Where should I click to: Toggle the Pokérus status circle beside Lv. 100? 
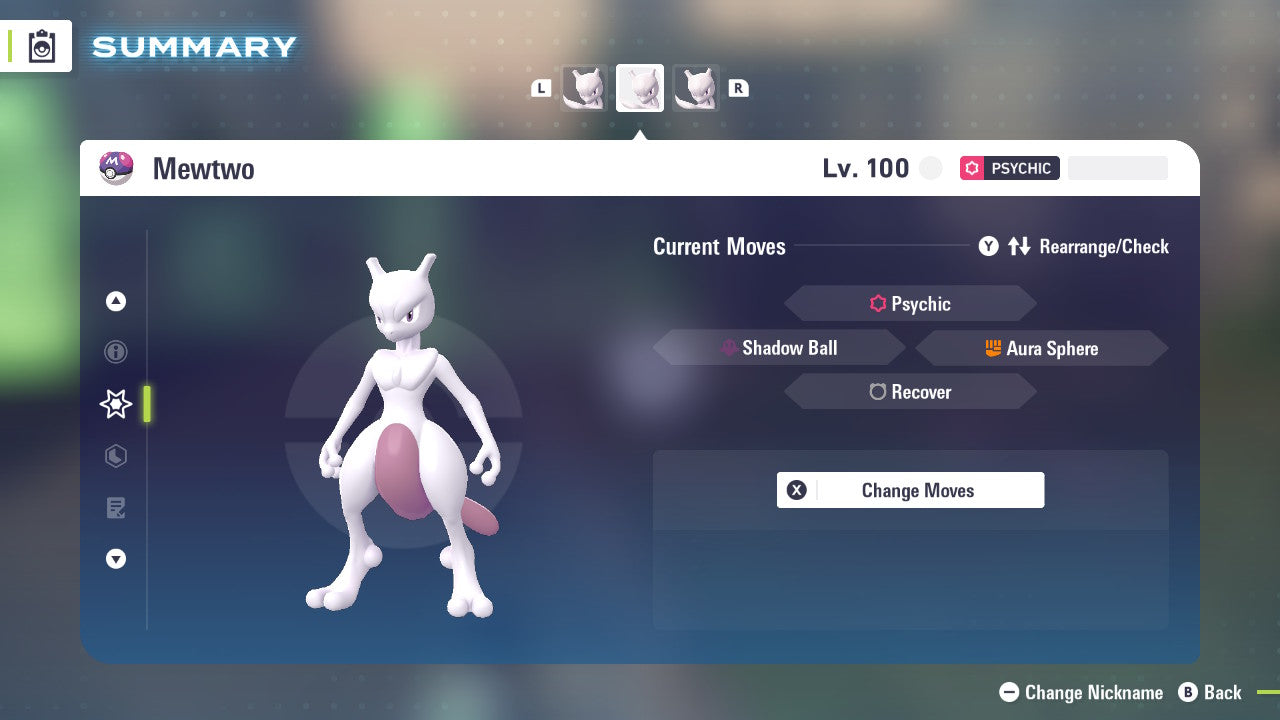pos(930,168)
